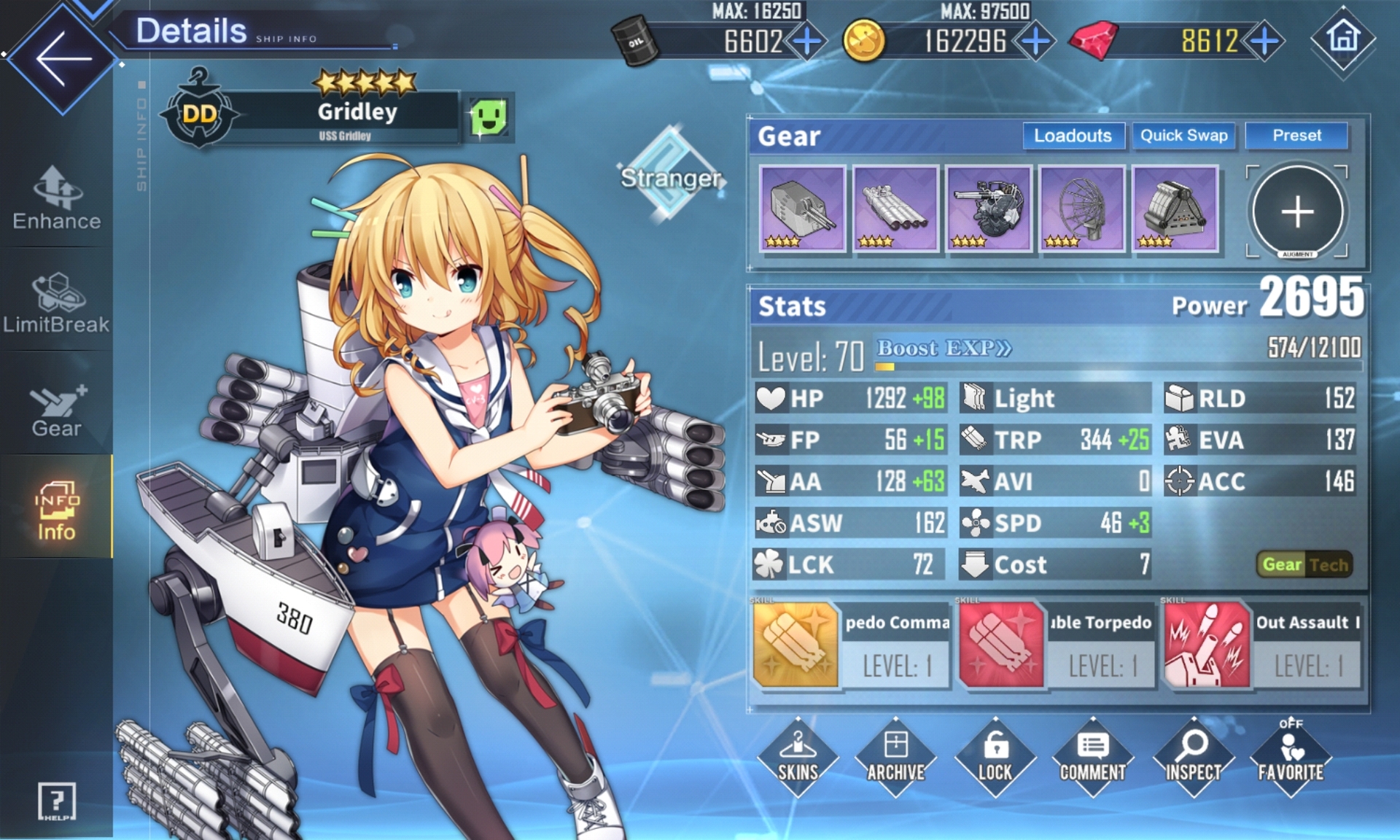Switch to the LimitBreak tab
Viewport: 1400px width, 840px height.
click(x=57, y=303)
